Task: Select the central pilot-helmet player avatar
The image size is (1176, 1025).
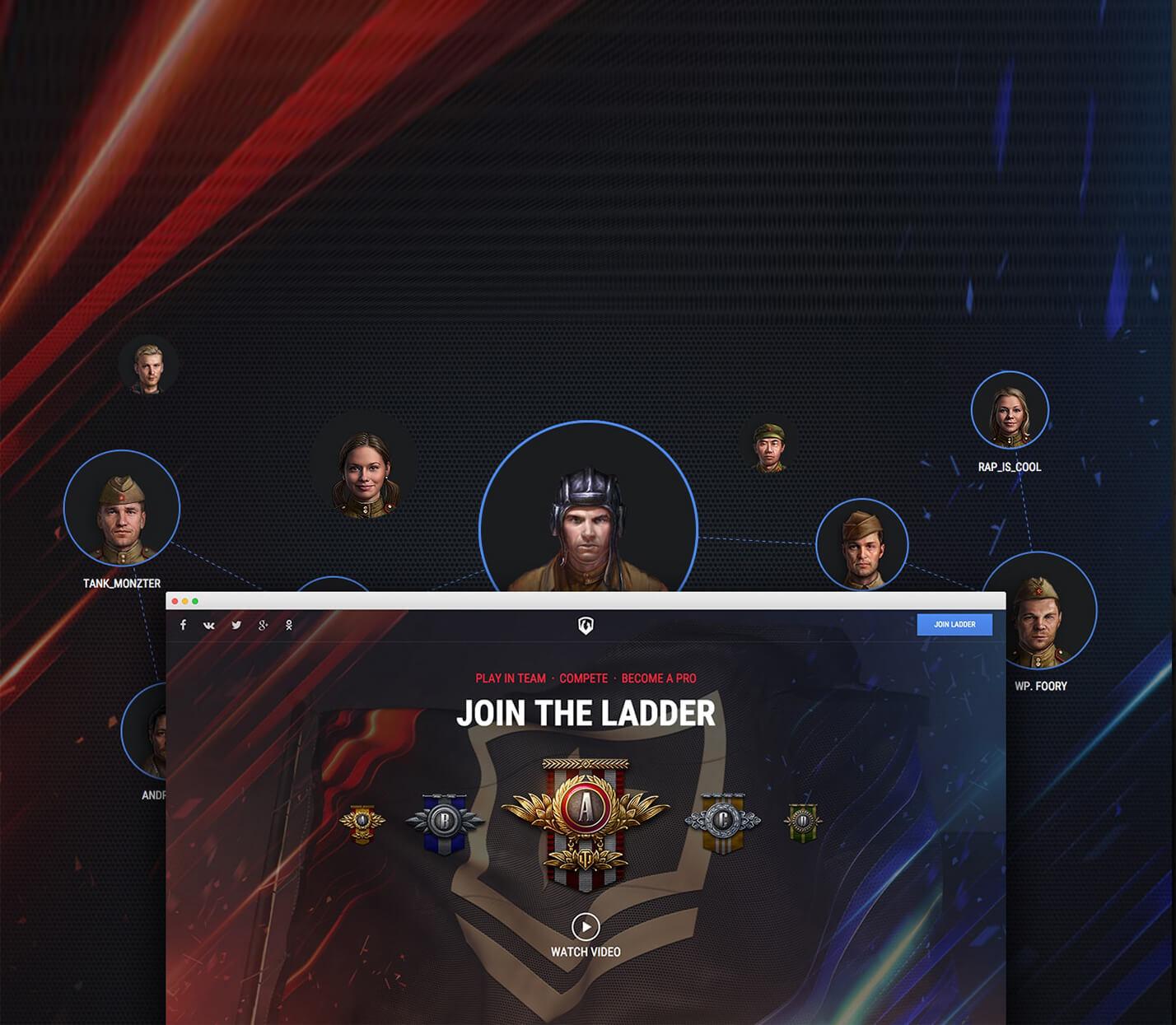Action: pyautogui.click(x=588, y=519)
